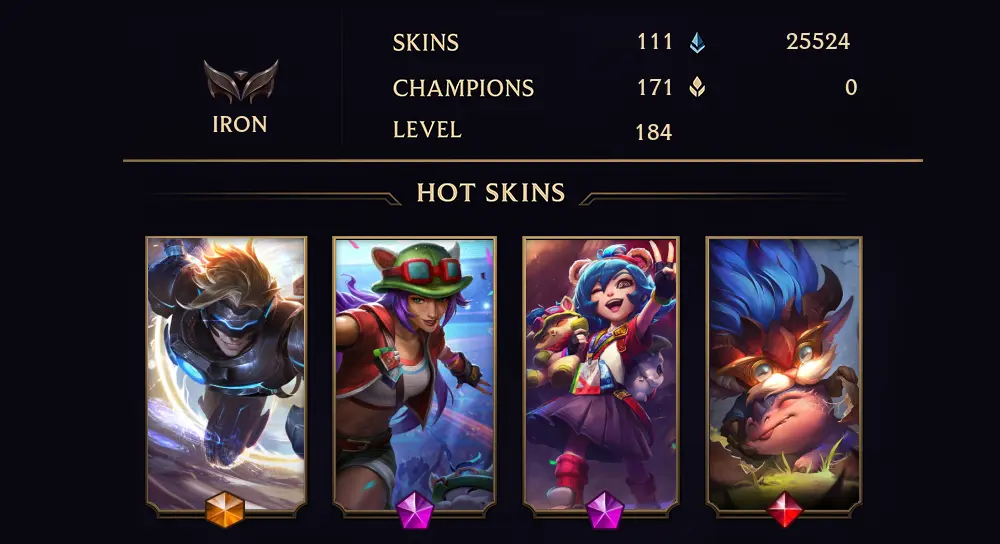Click the red gem rarity icon
1000x544 pixels.
(785, 510)
